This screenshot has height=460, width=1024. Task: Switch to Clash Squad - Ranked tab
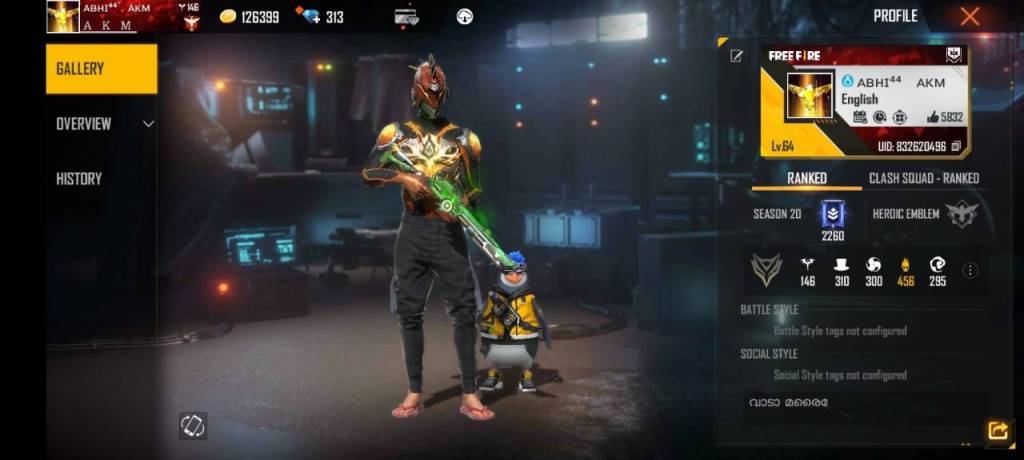coord(923,178)
